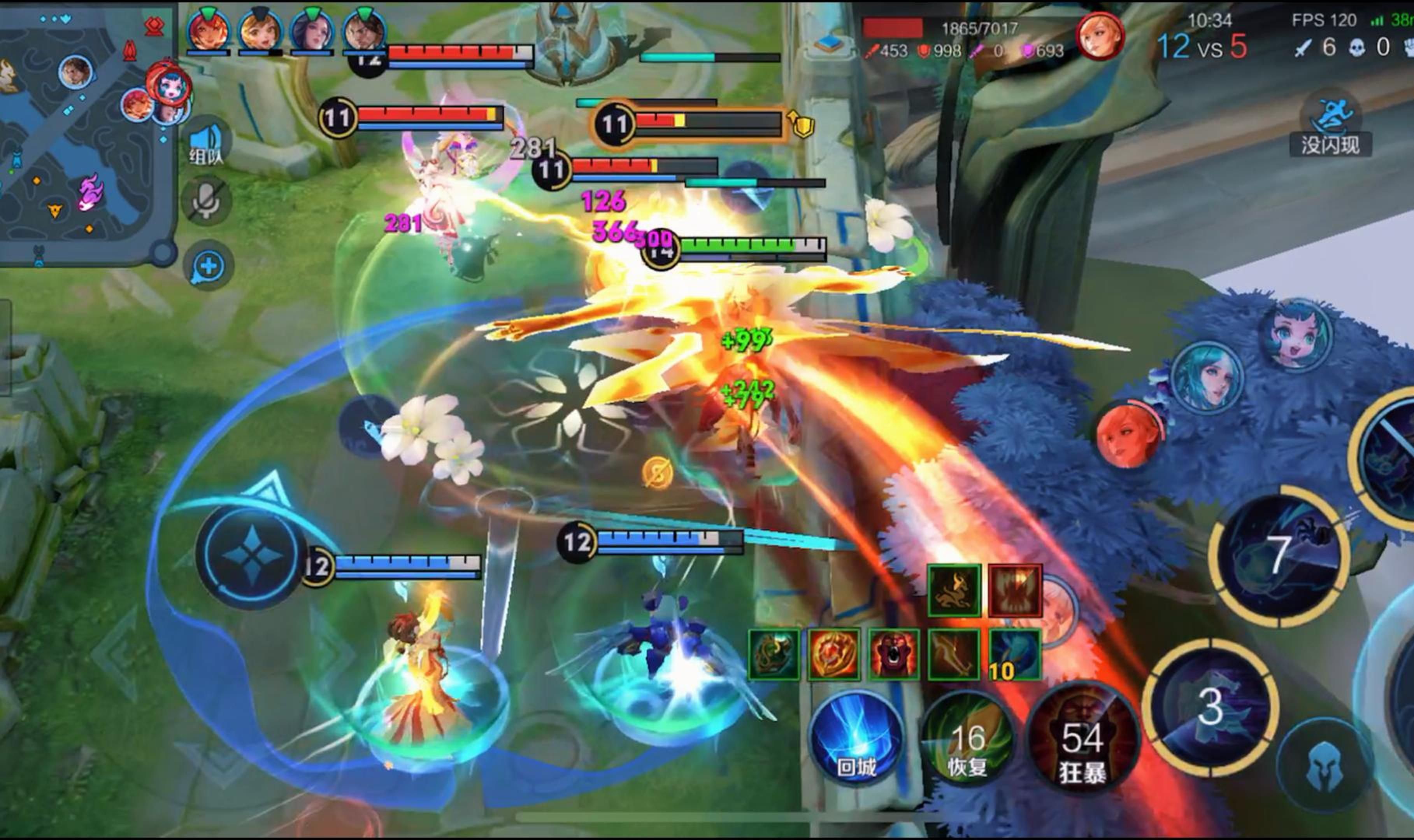Viewport: 1414px width, 840px height.
Task: Cast the skill showing cooldown 7
Action: pos(1279,556)
